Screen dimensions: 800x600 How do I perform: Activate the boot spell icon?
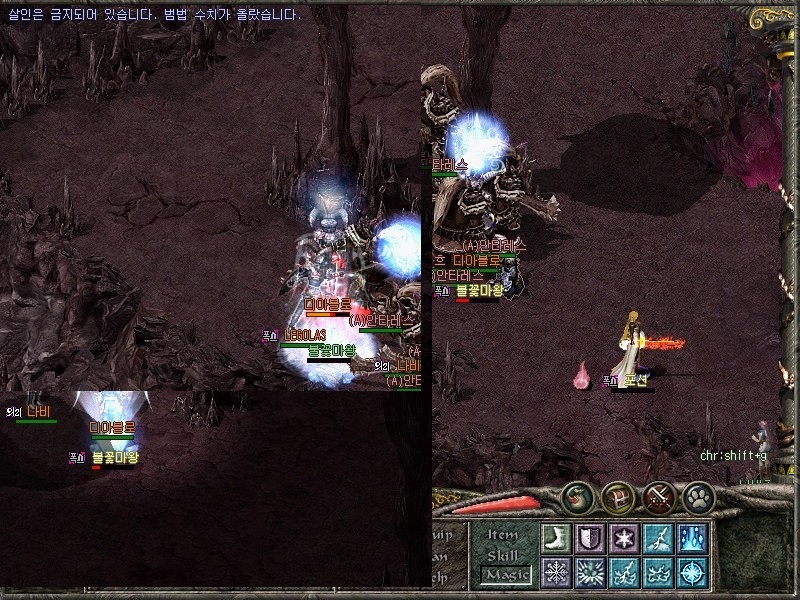(x=556, y=539)
